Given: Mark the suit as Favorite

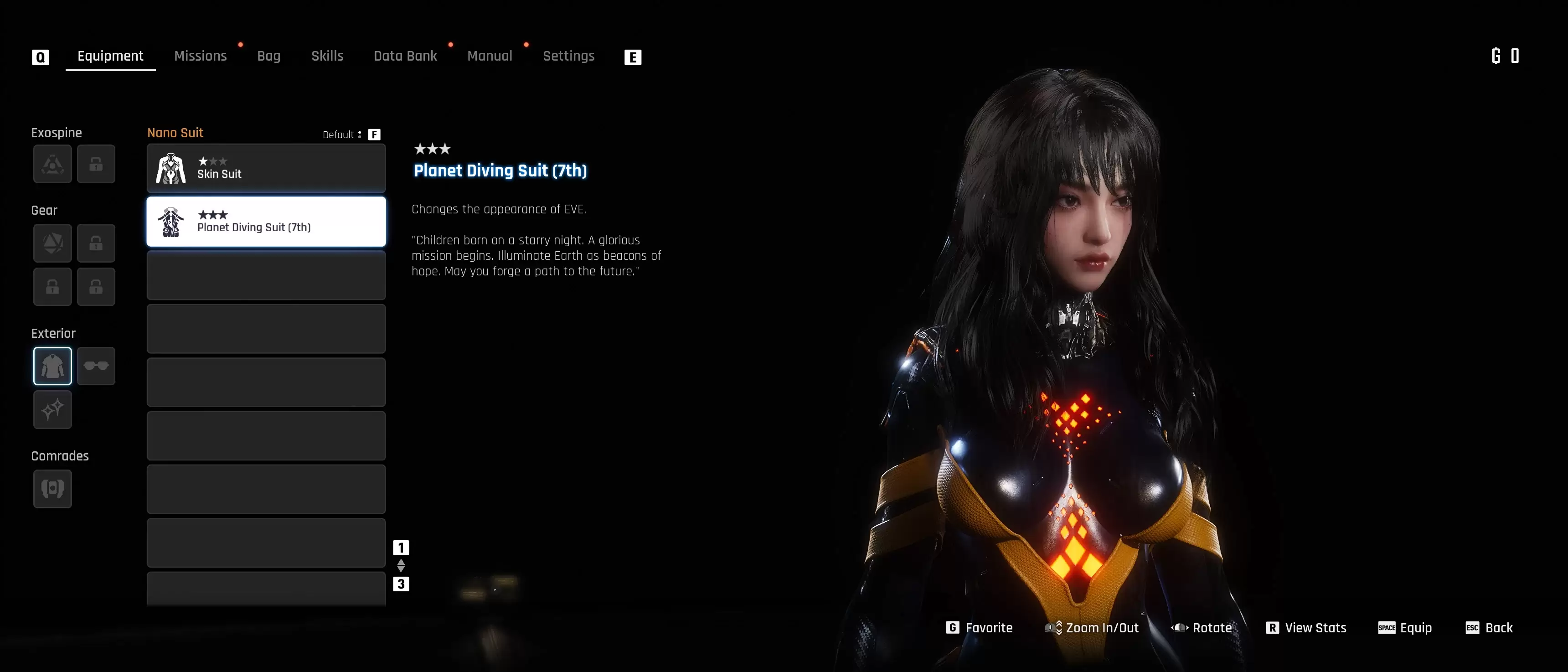Looking at the screenshot, I should coord(980,628).
